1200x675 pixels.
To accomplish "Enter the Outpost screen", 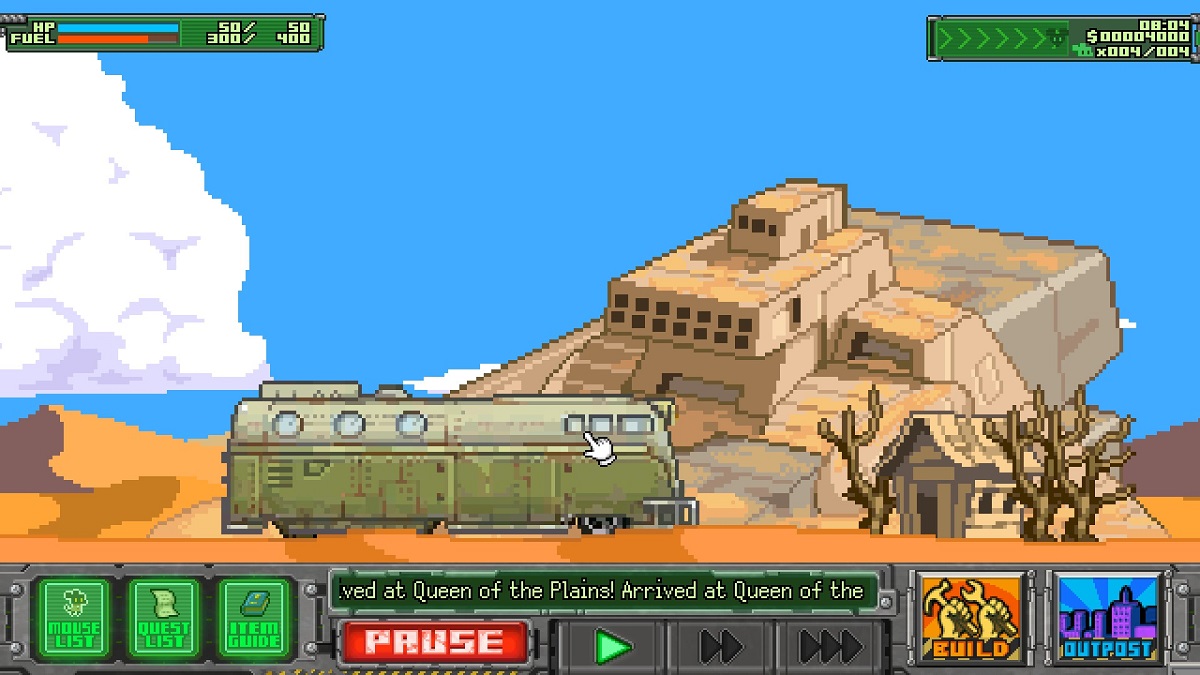I will [1107, 618].
